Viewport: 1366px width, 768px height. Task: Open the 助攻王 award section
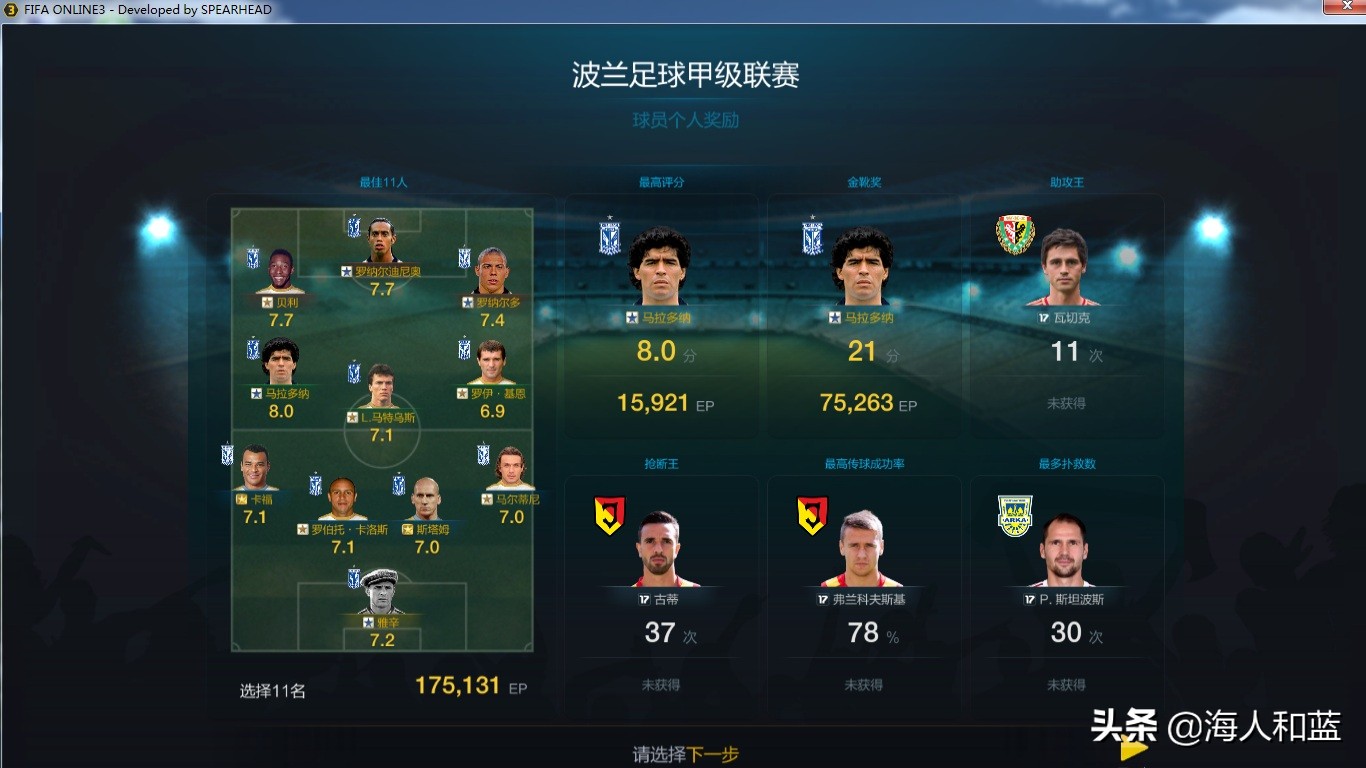(x=1067, y=183)
